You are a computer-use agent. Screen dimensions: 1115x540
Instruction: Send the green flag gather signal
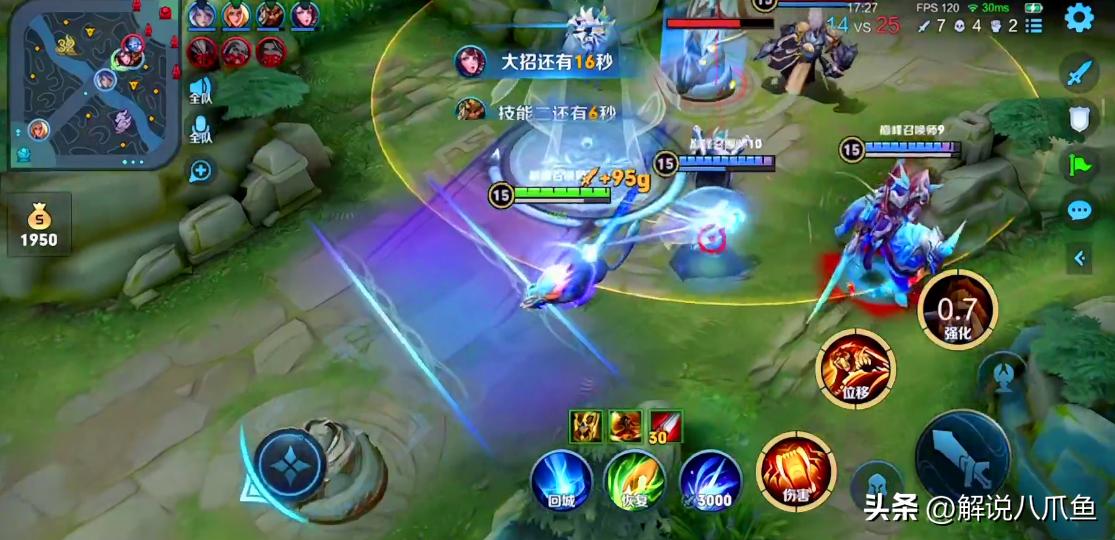pos(1078,165)
